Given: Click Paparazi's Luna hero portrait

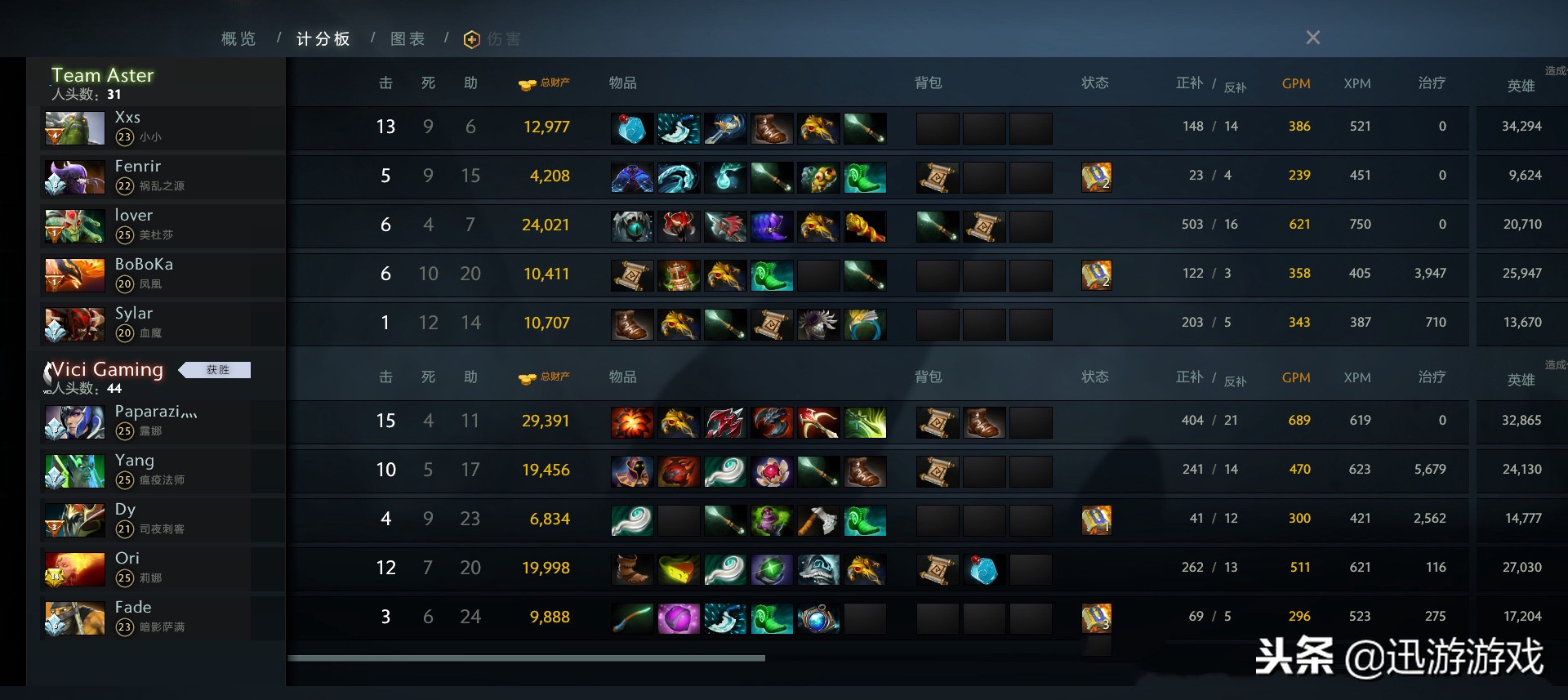Looking at the screenshot, I should pos(74,422).
